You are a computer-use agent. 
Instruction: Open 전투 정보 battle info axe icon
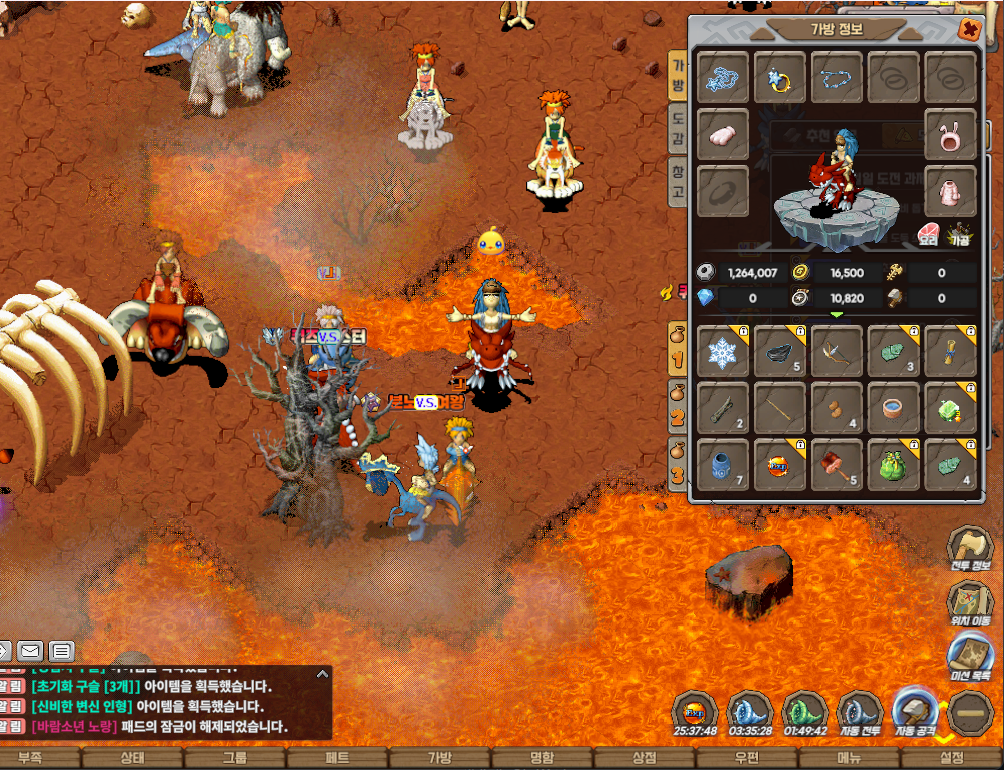coord(970,549)
